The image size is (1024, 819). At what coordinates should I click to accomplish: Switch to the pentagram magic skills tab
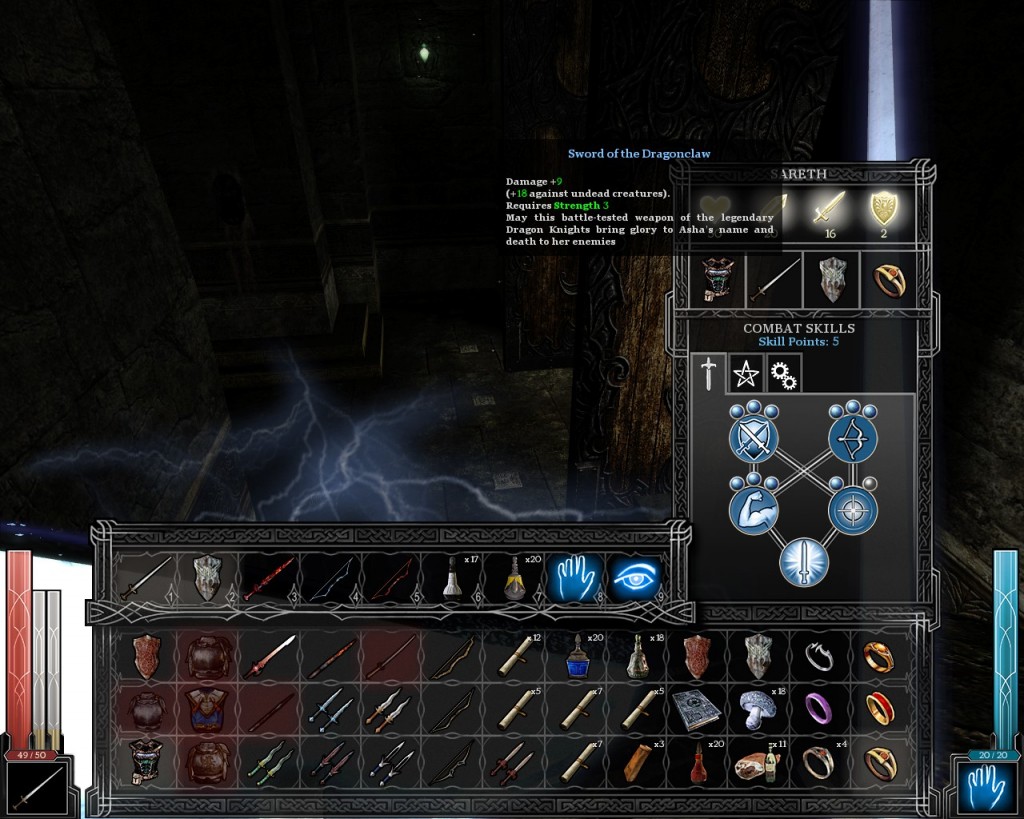(747, 374)
